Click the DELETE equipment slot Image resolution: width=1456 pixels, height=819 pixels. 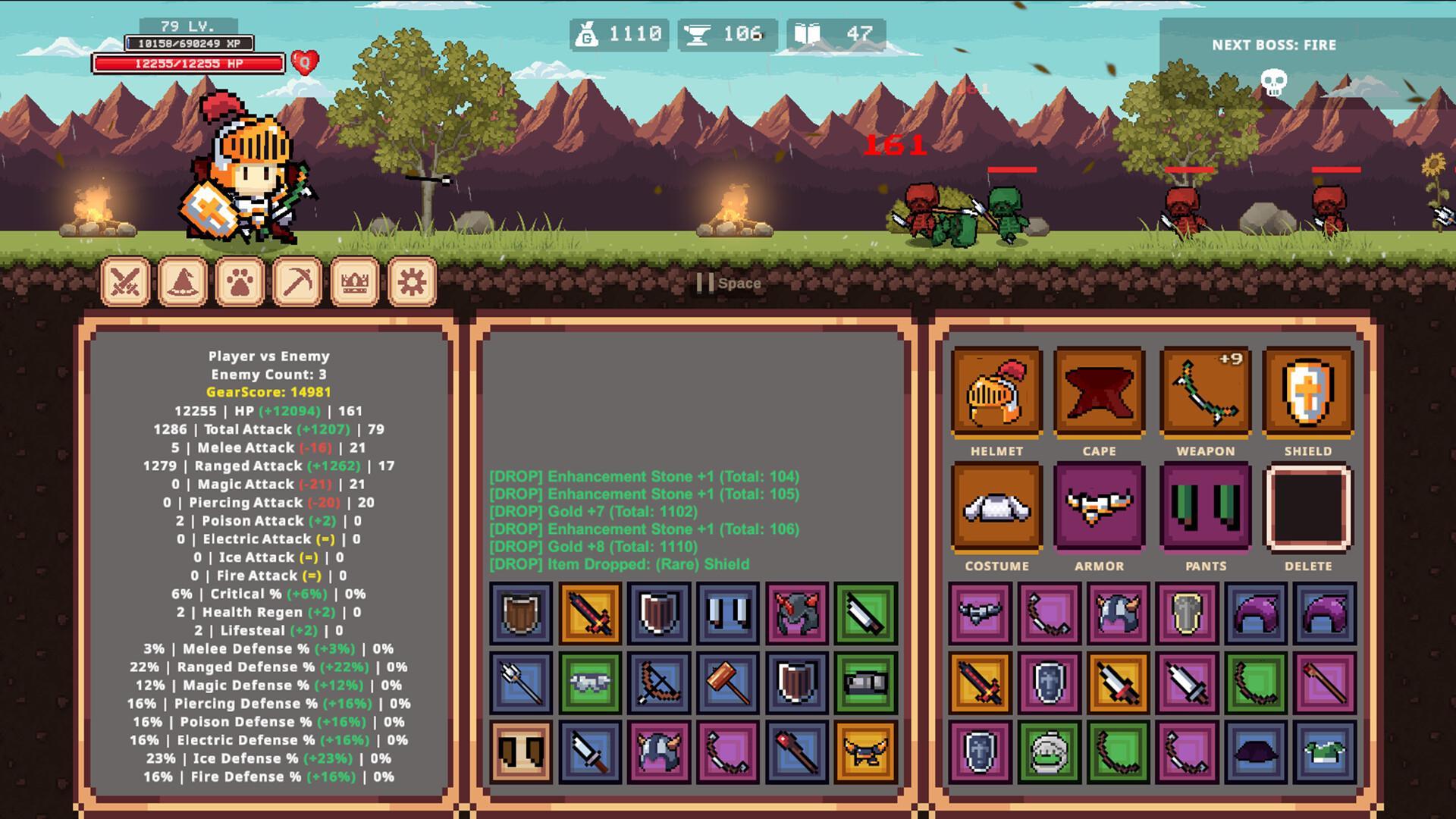click(x=1307, y=508)
